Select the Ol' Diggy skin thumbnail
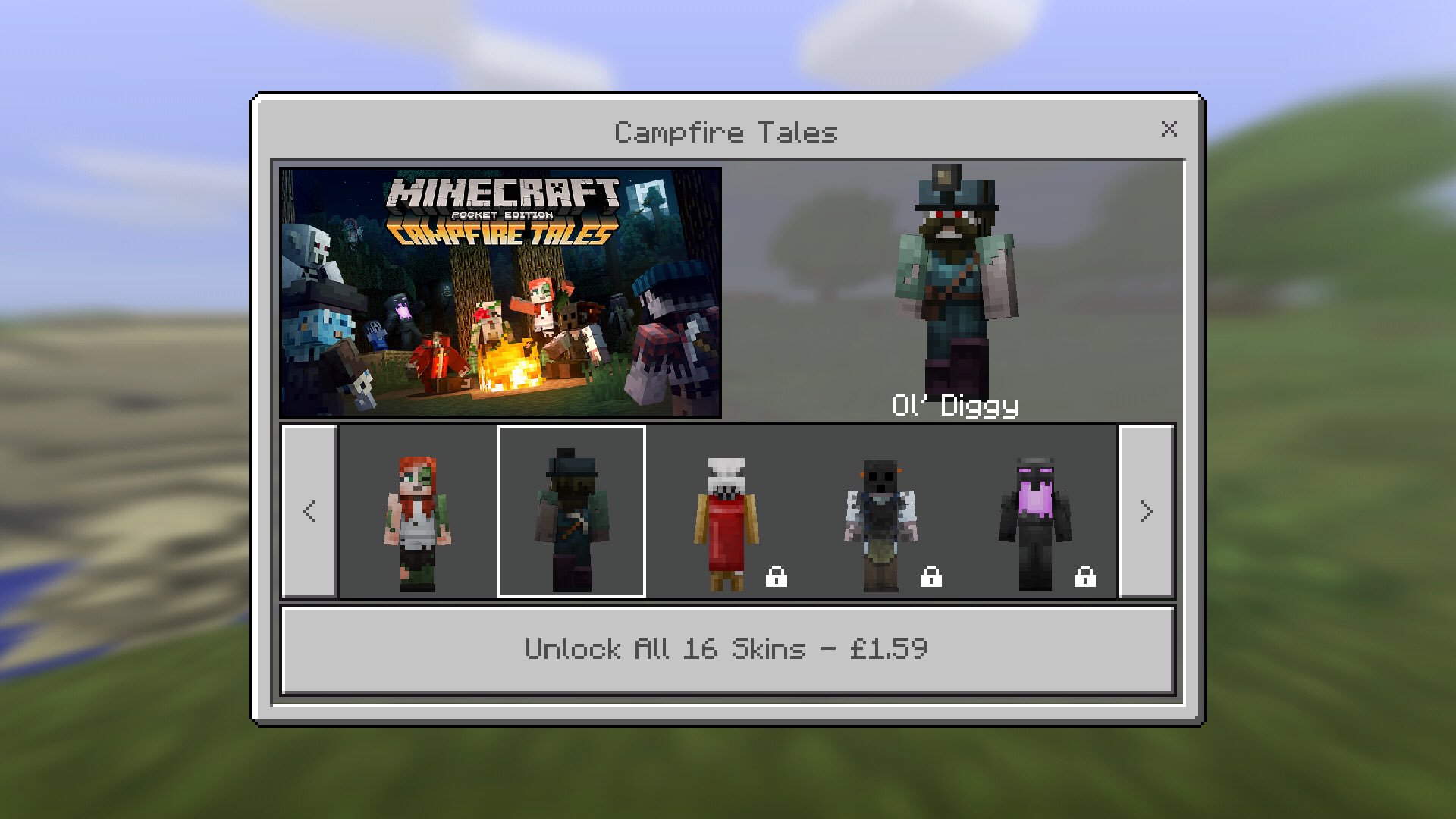Image resolution: width=1456 pixels, height=819 pixels. click(x=572, y=510)
